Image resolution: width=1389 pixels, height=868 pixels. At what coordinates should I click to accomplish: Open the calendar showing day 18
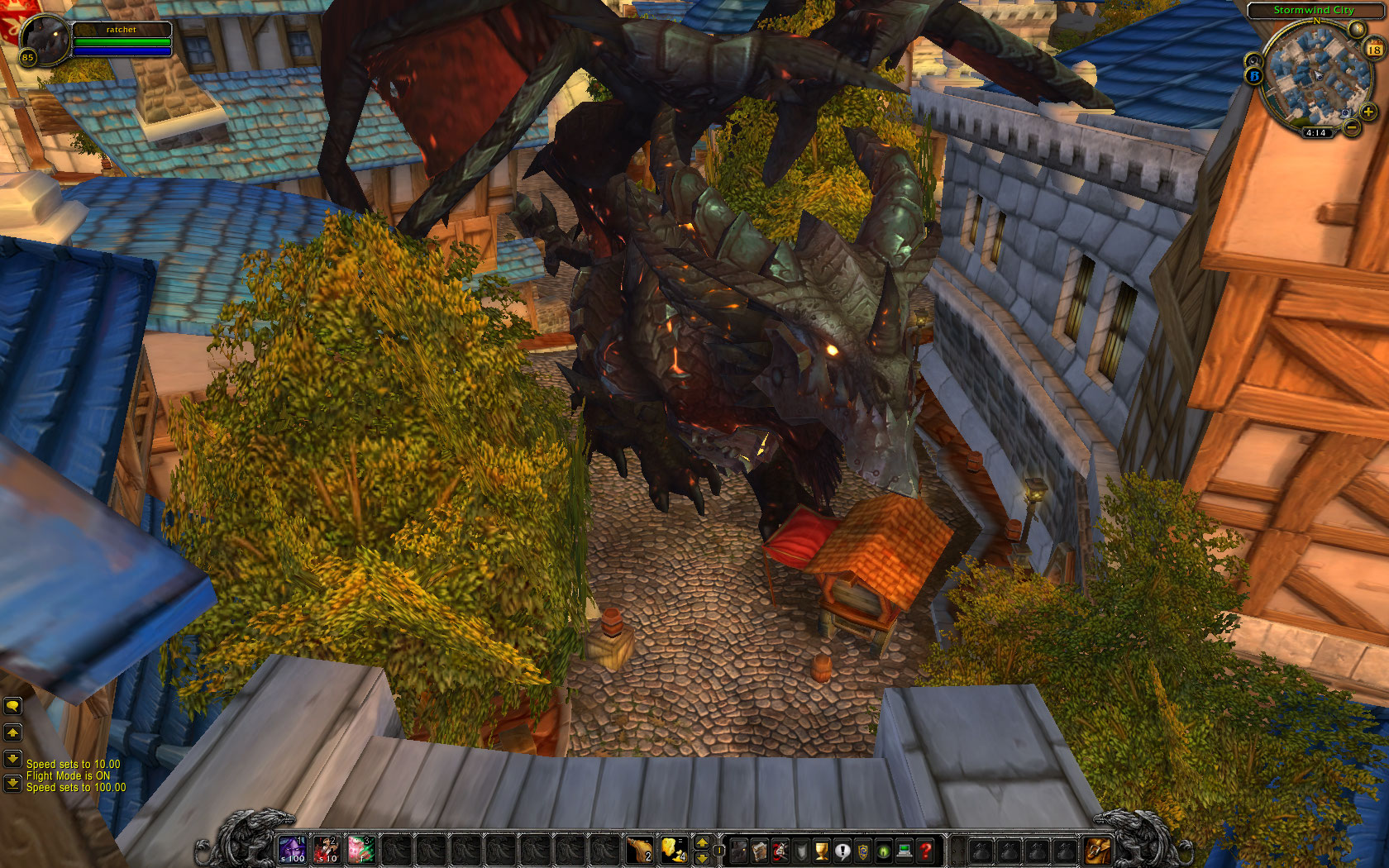[x=1373, y=50]
